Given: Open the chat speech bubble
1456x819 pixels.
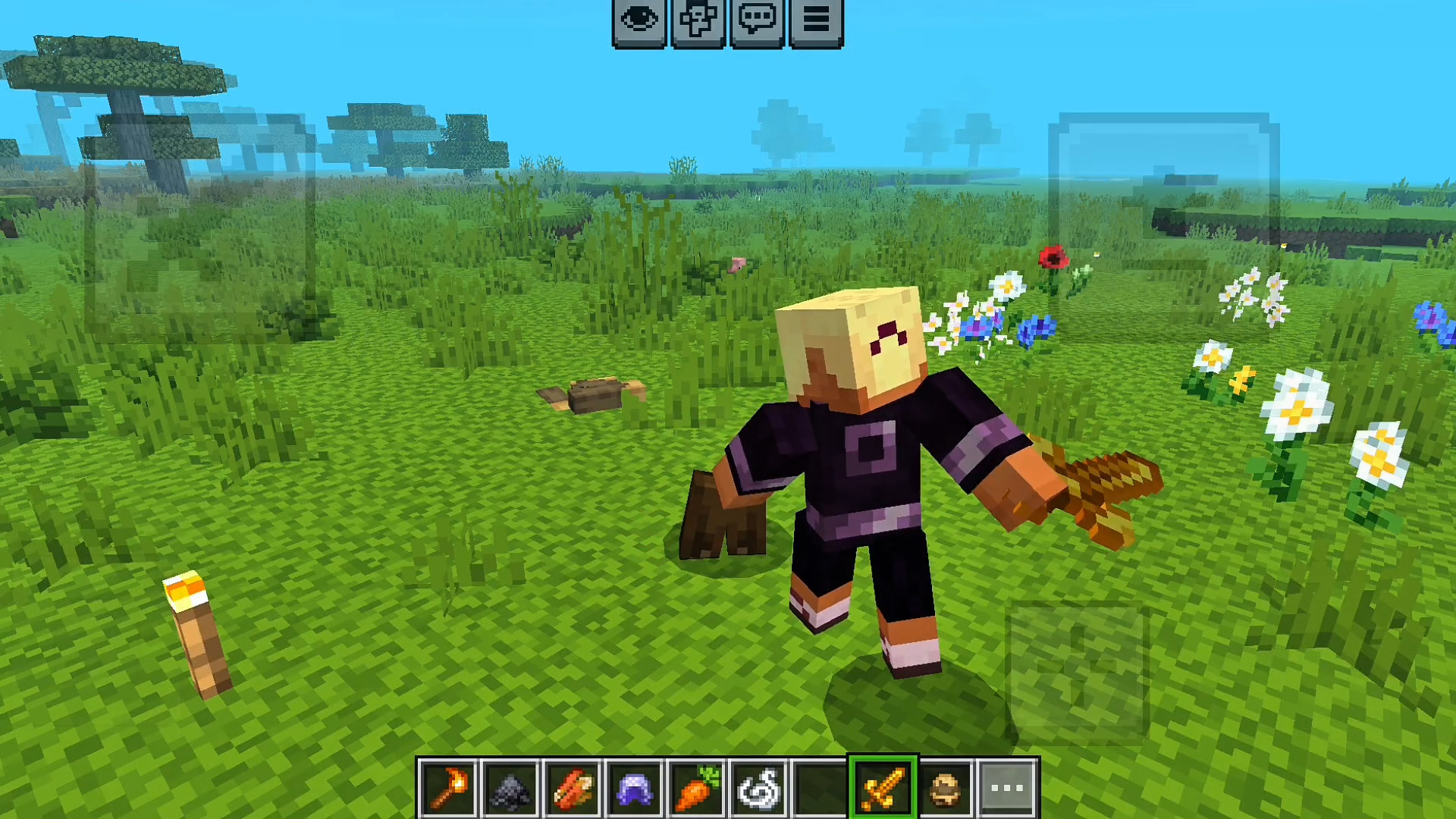Looking at the screenshot, I should [x=757, y=21].
